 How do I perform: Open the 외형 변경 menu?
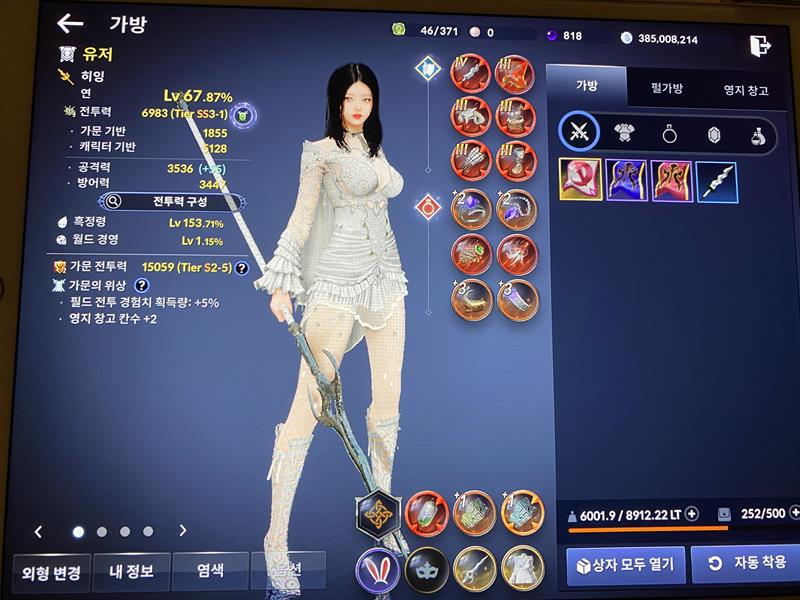tap(51, 571)
